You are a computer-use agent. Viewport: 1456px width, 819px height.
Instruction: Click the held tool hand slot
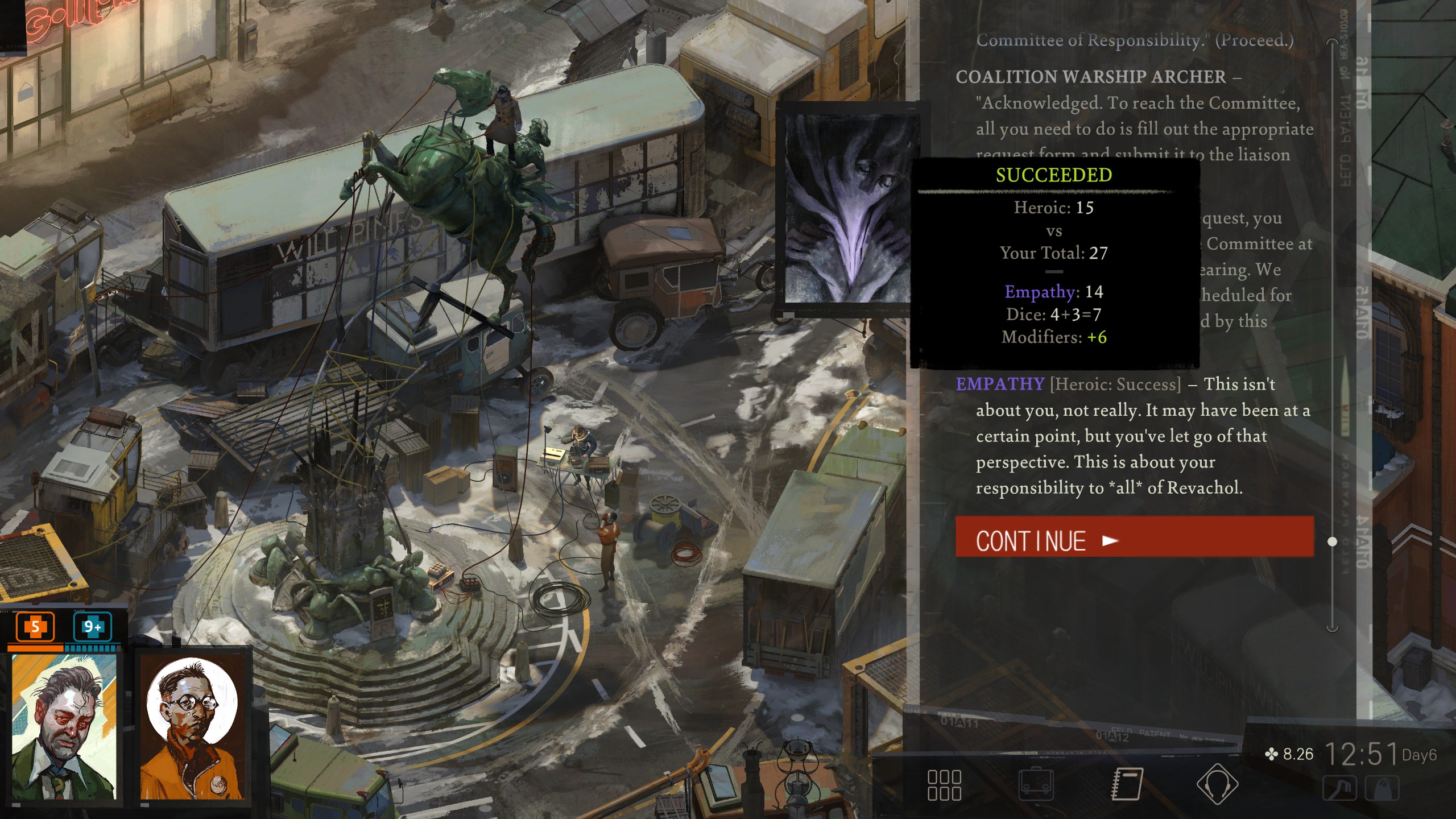coord(1340,789)
